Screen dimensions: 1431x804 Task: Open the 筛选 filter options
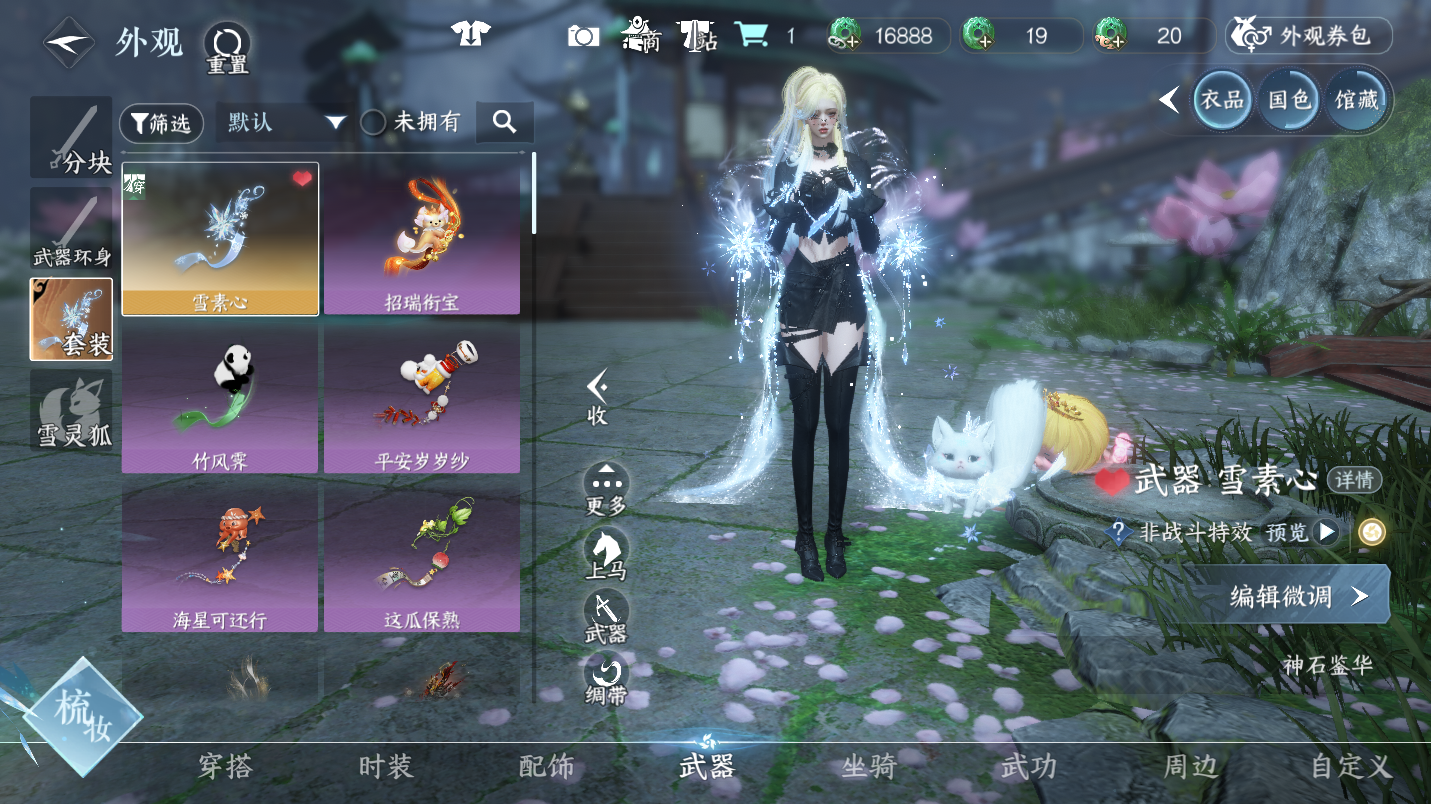[x=161, y=123]
